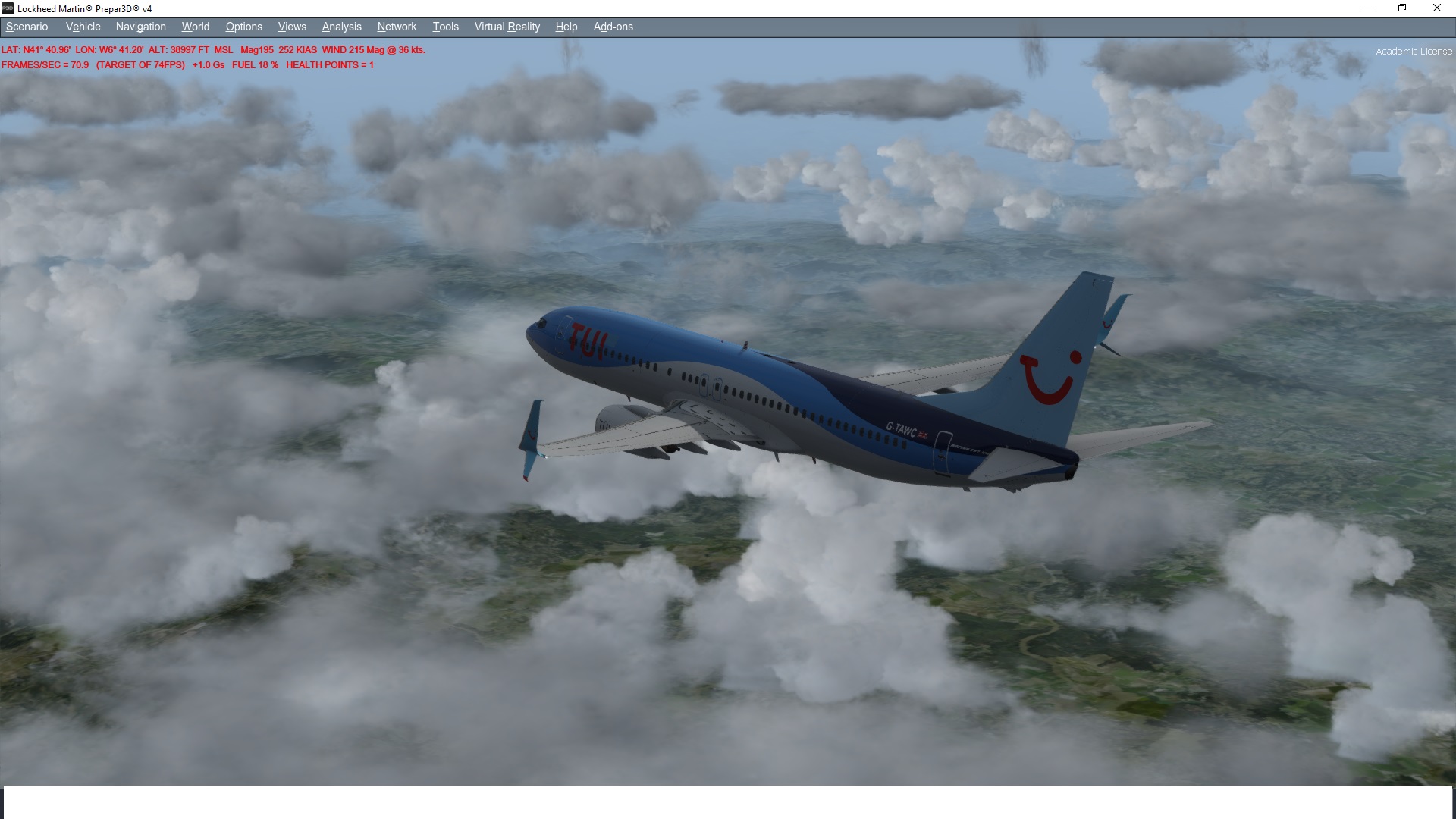
Task: Open the World menu
Action: pyautogui.click(x=195, y=27)
